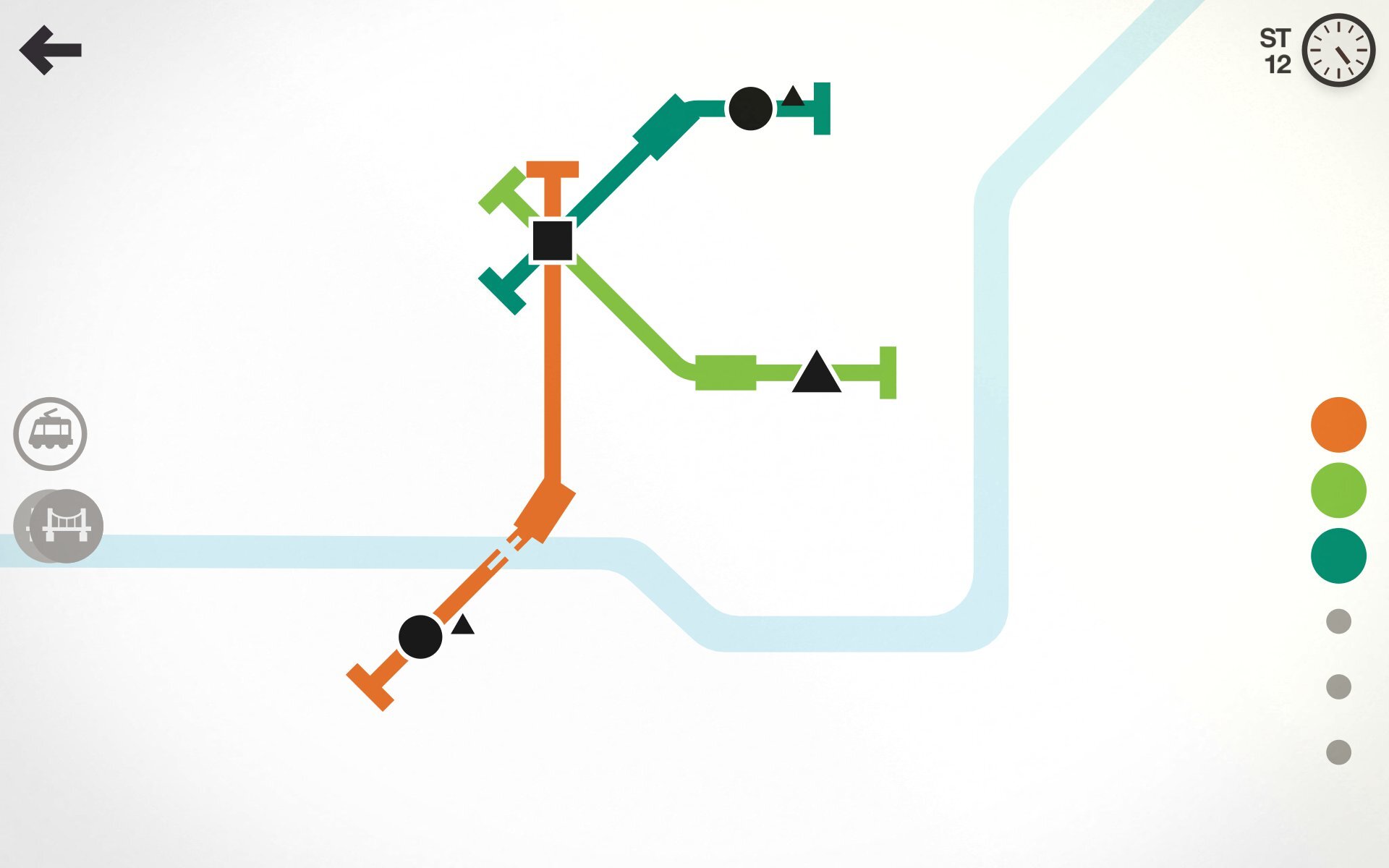Click the circle station on the teal line
Image resolution: width=1389 pixels, height=868 pixels.
[x=751, y=109]
